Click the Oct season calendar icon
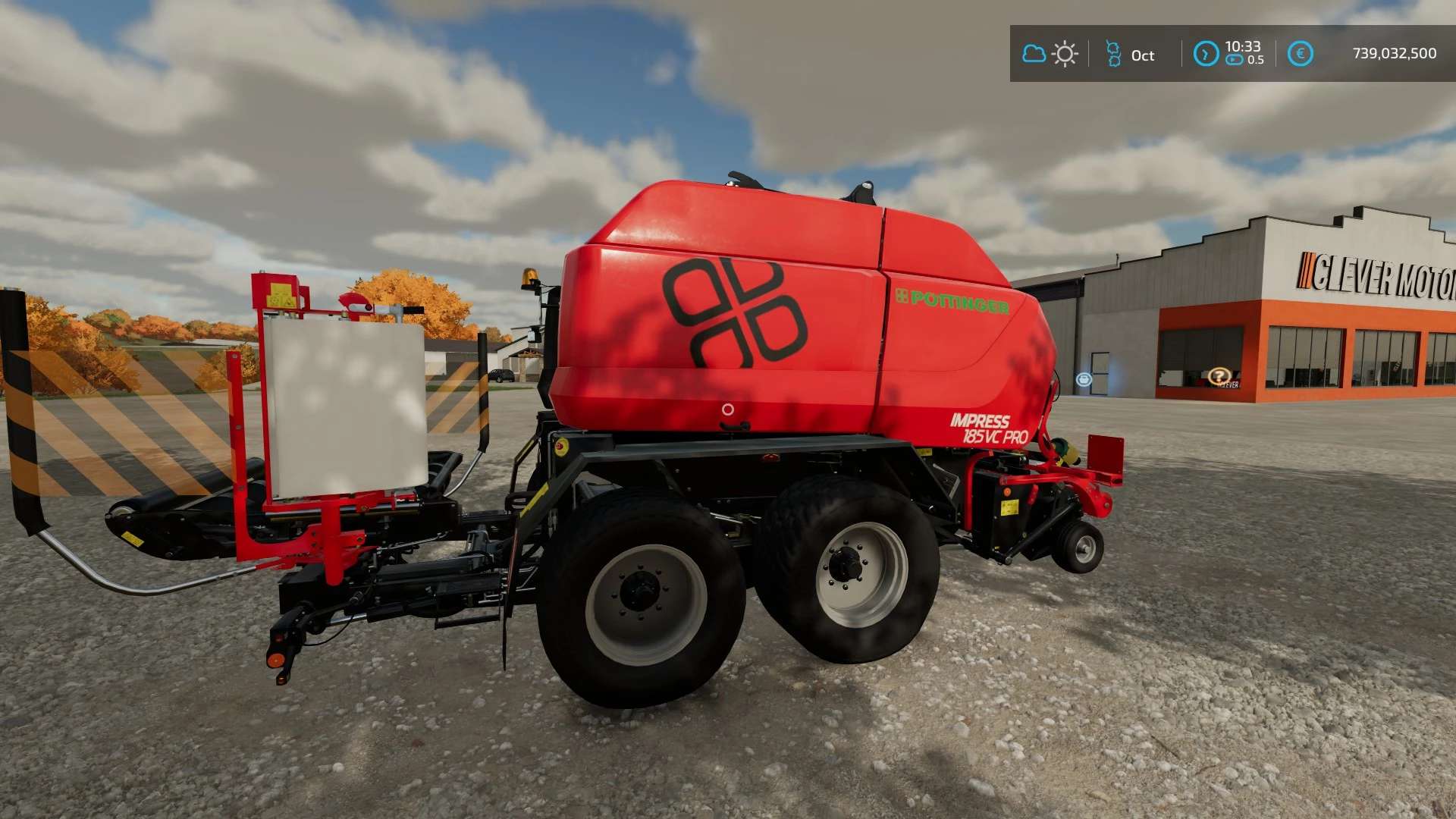The width and height of the screenshot is (1456, 819). coord(1113,54)
